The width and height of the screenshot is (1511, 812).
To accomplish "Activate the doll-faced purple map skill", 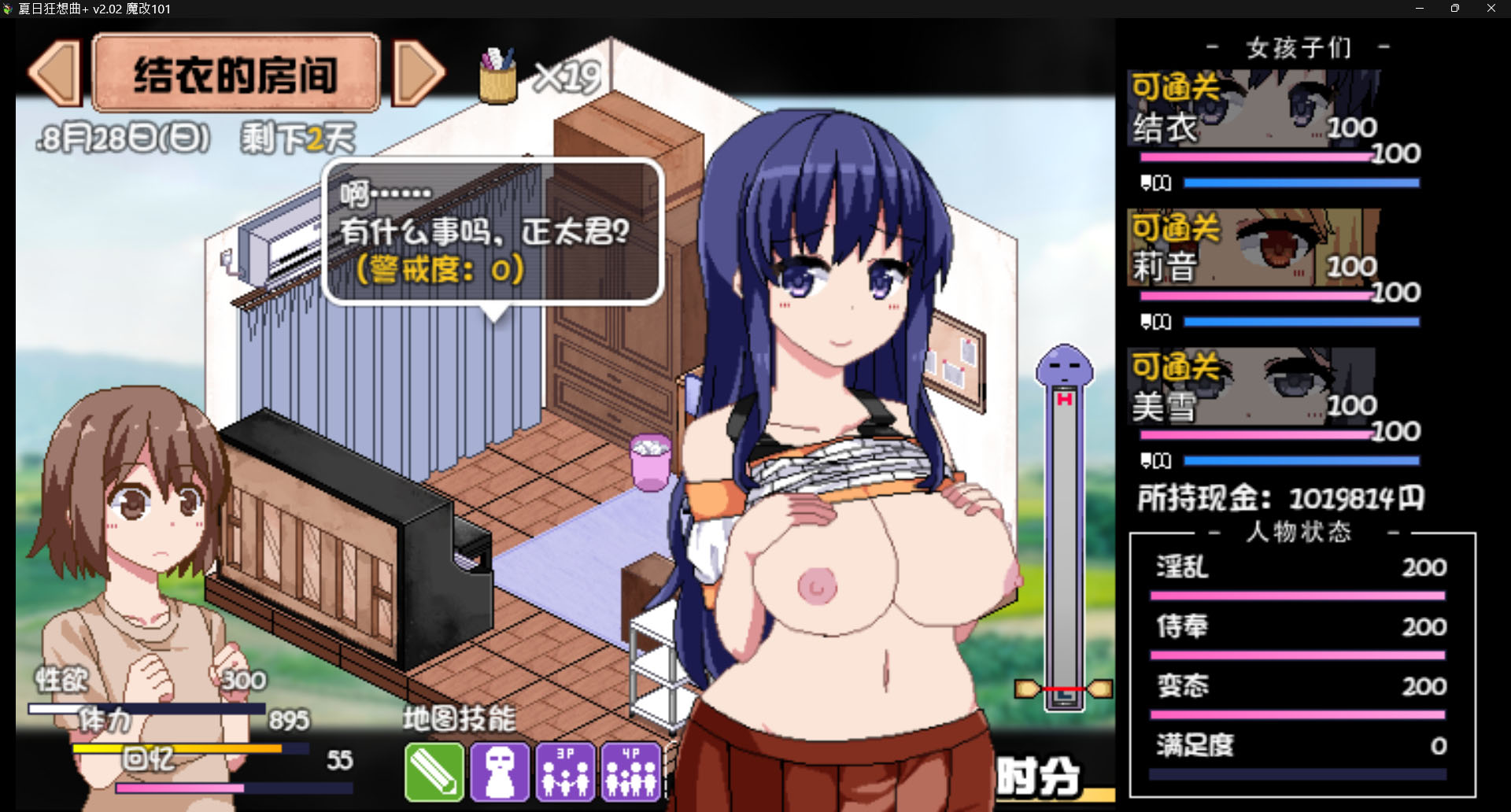I will coord(499,772).
